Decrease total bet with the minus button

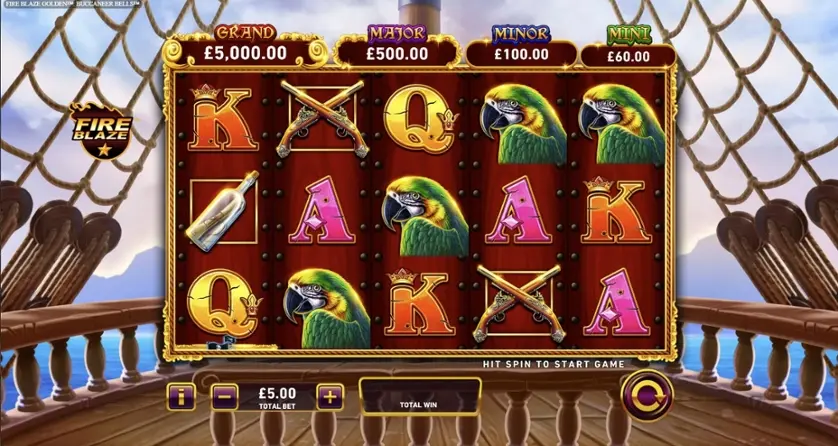click(225, 396)
